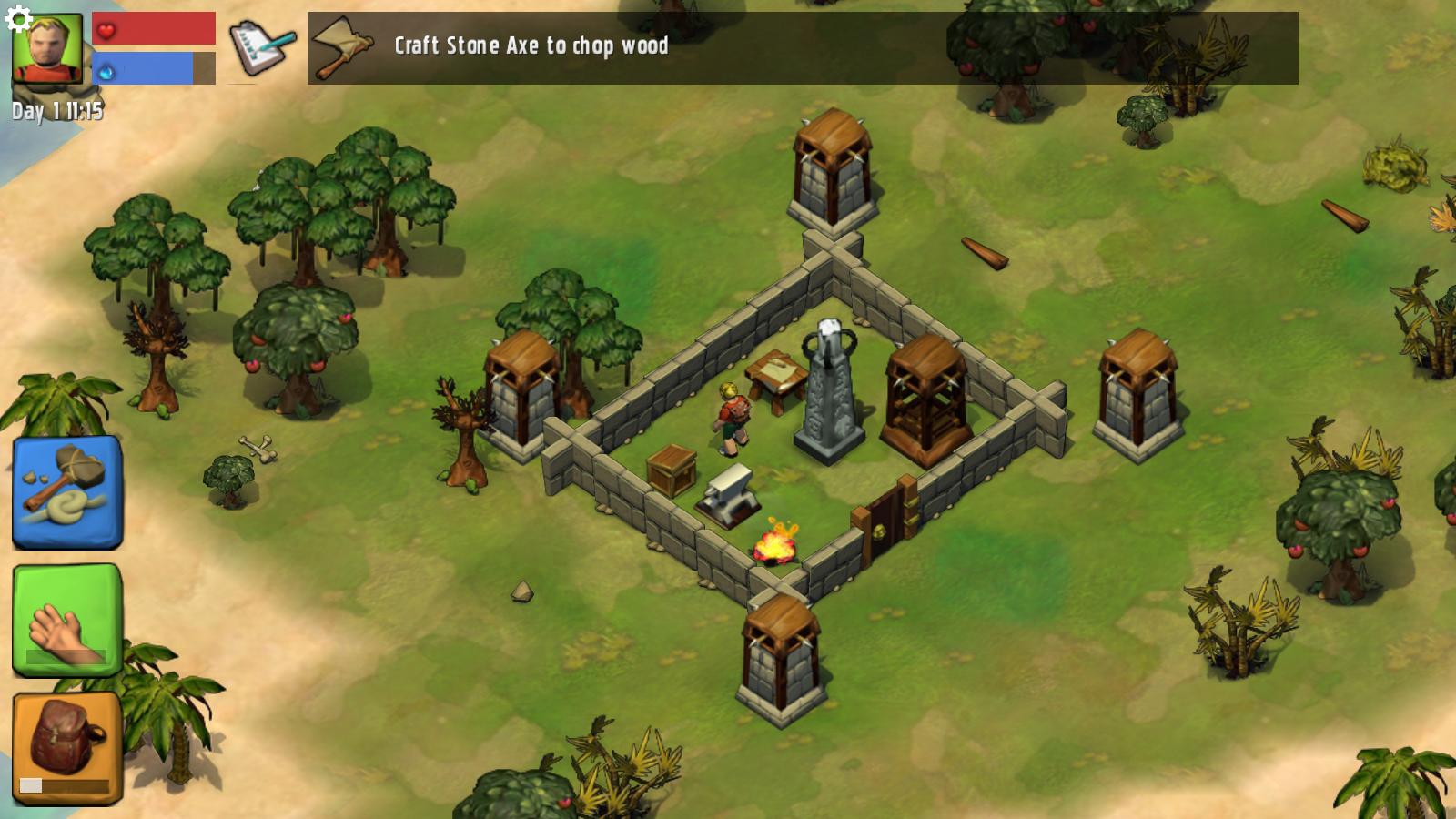Open the backpack inventory
The height and width of the screenshot is (819, 1456).
(x=66, y=748)
